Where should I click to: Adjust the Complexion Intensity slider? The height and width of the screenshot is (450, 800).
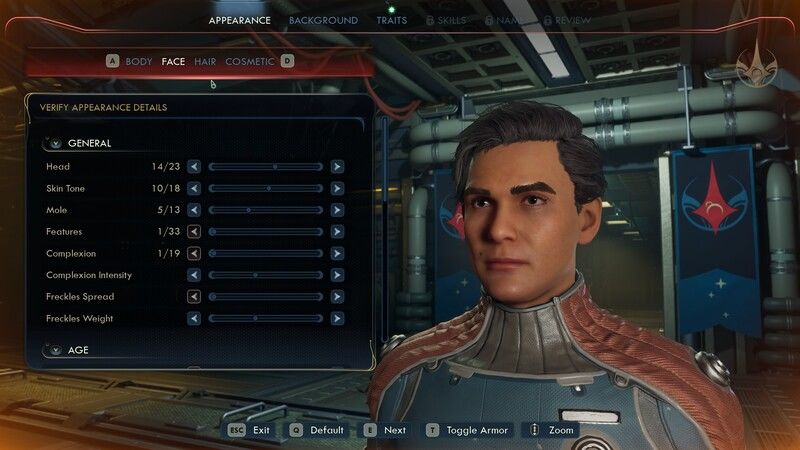(x=266, y=275)
